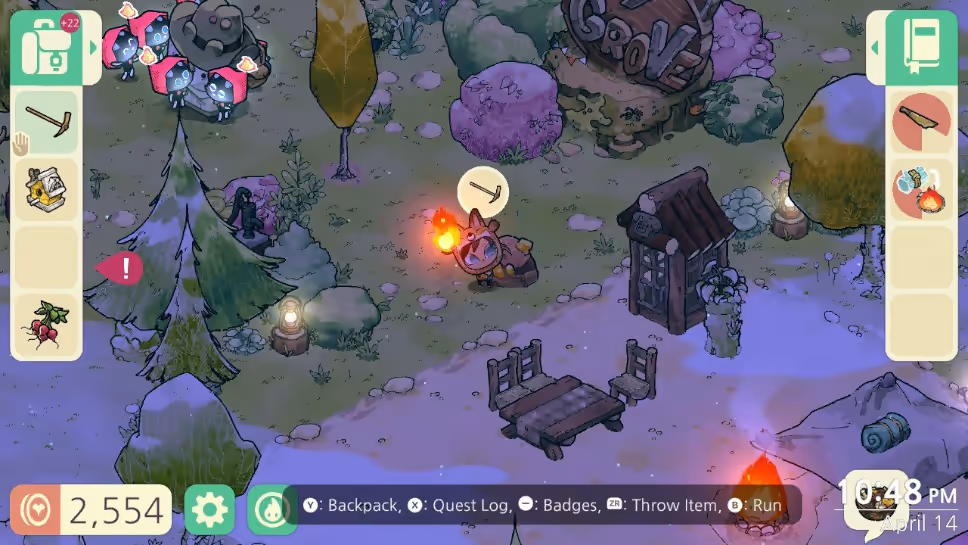Viewport: 968px width, 545px height.
Task: Collapse the backpack panel with the arrow
Action: 94,47
